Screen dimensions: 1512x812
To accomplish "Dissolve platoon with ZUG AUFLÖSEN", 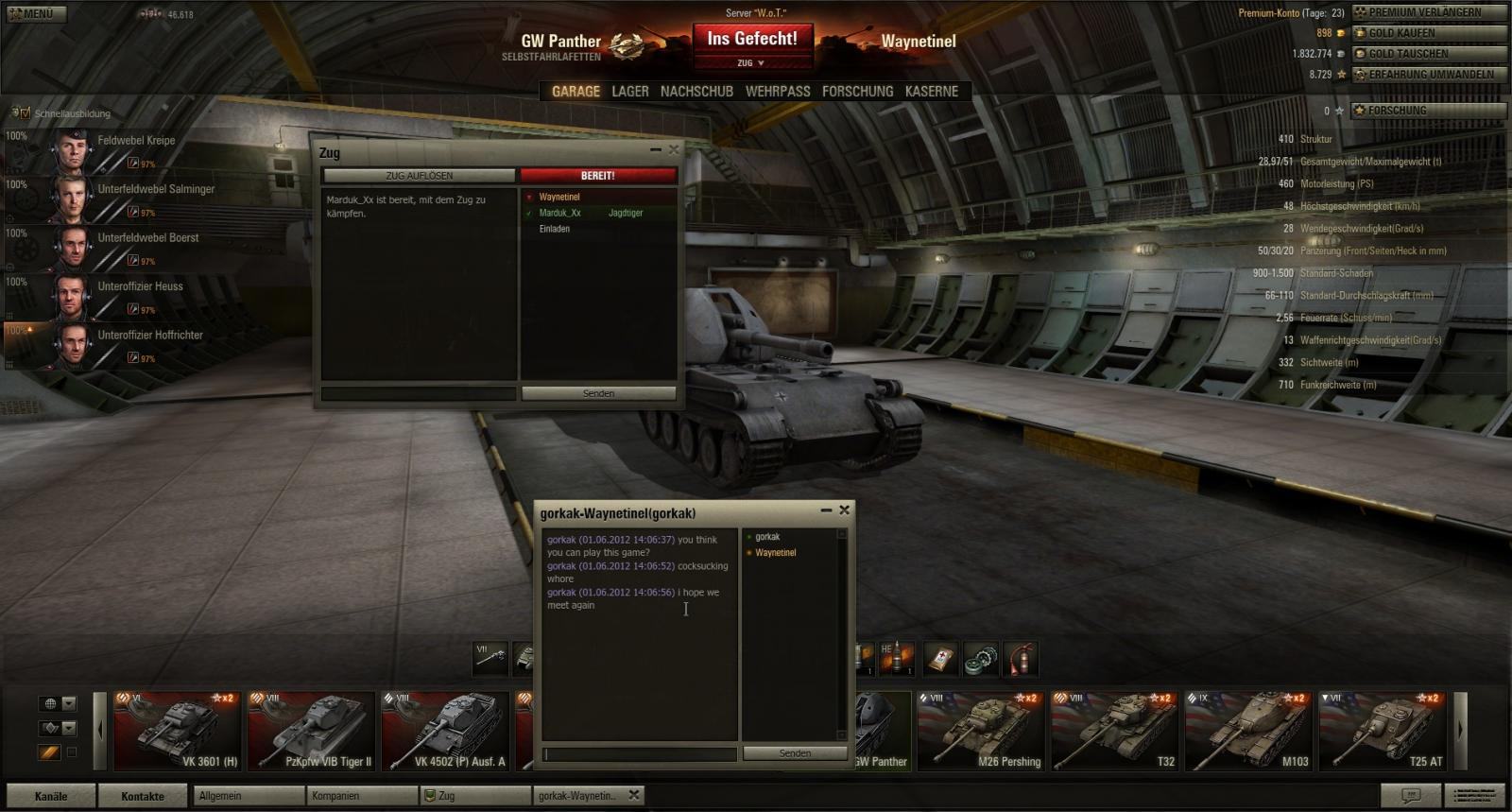I will pyautogui.click(x=419, y=176).
